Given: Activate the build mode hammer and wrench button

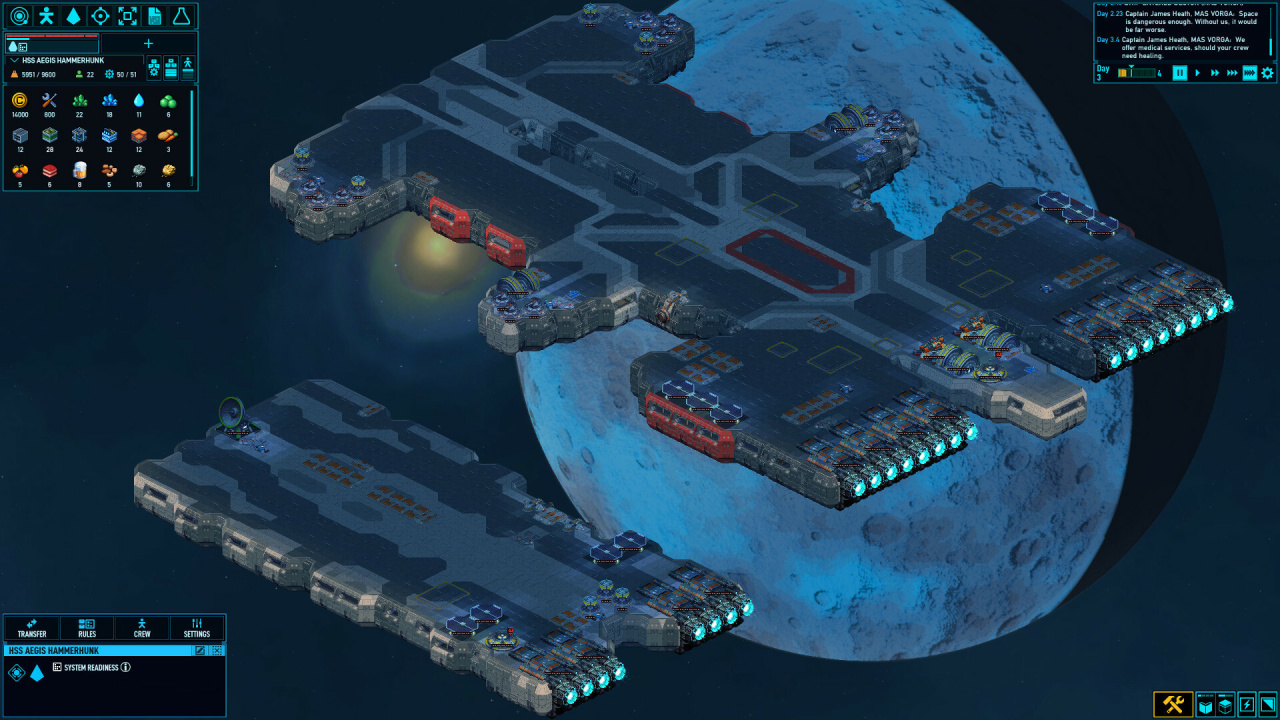Looking at the screenshot, I should [1173, 705].
